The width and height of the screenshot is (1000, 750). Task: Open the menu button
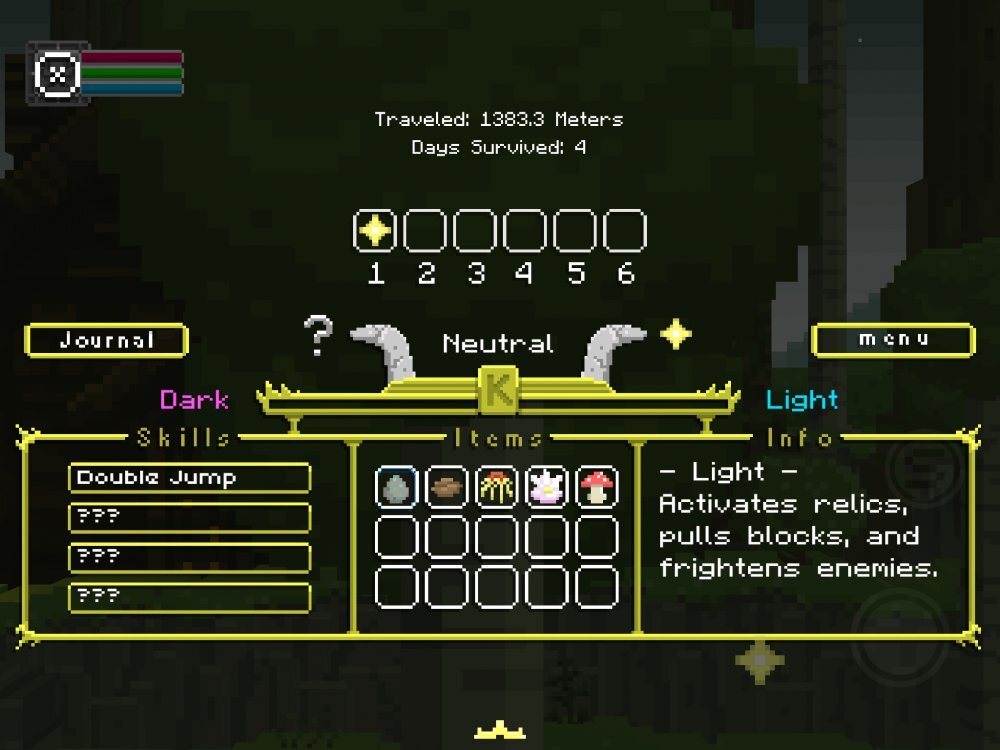[893, 340]
